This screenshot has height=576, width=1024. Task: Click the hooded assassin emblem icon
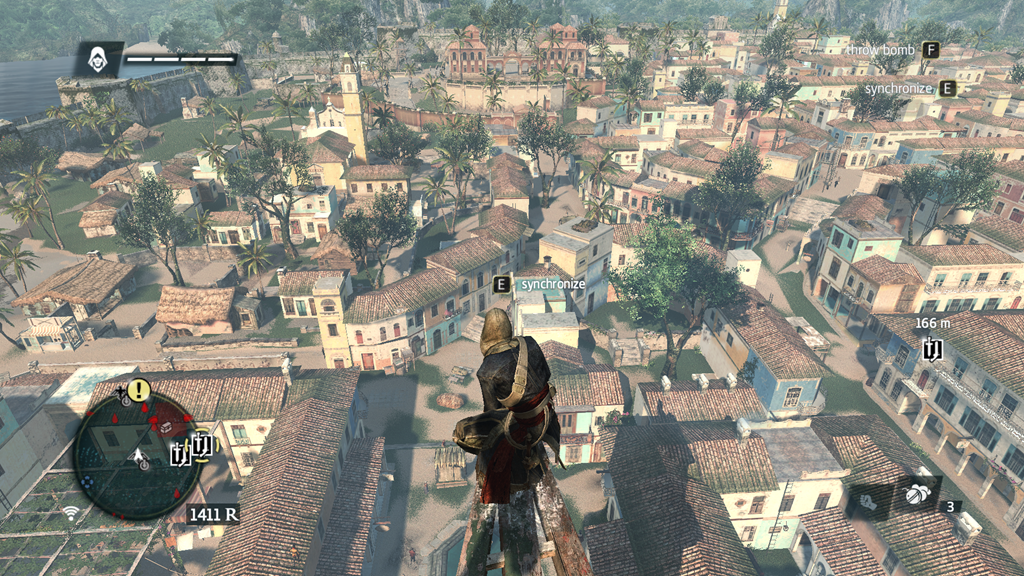coord(98,59)
